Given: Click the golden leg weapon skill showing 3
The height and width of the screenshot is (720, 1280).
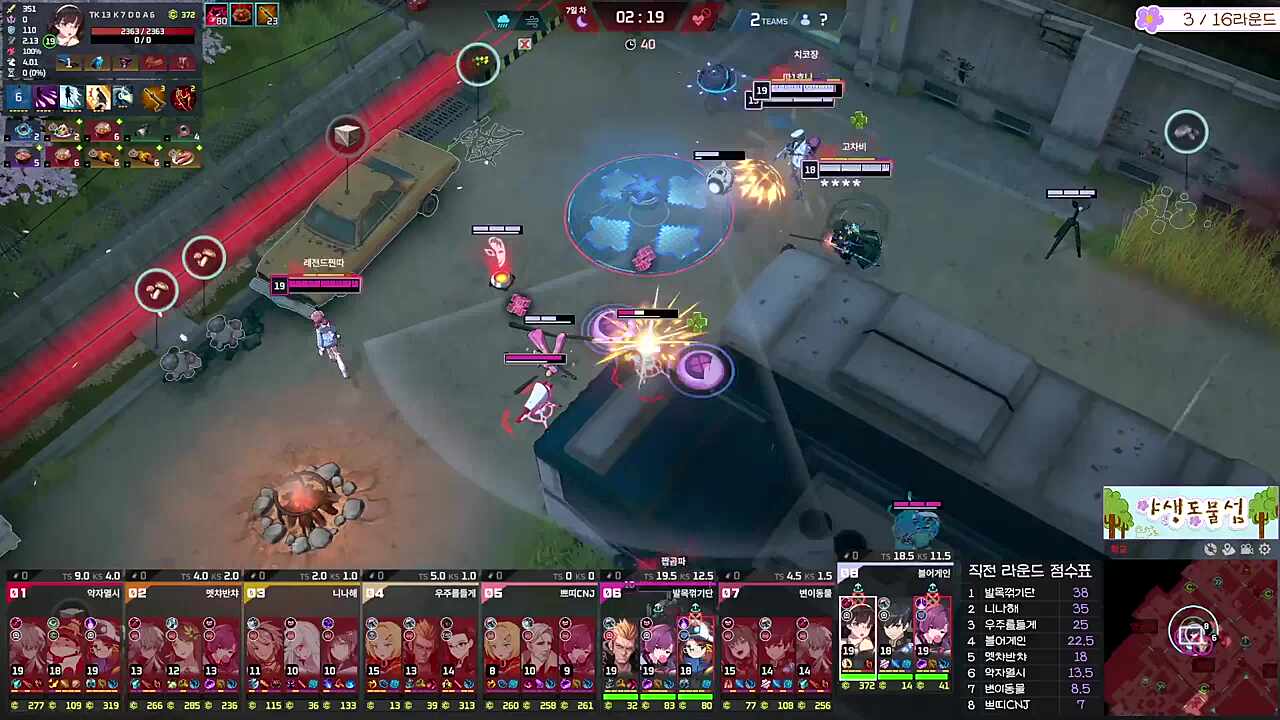Looking at the screenshot, I should (153, 98).
